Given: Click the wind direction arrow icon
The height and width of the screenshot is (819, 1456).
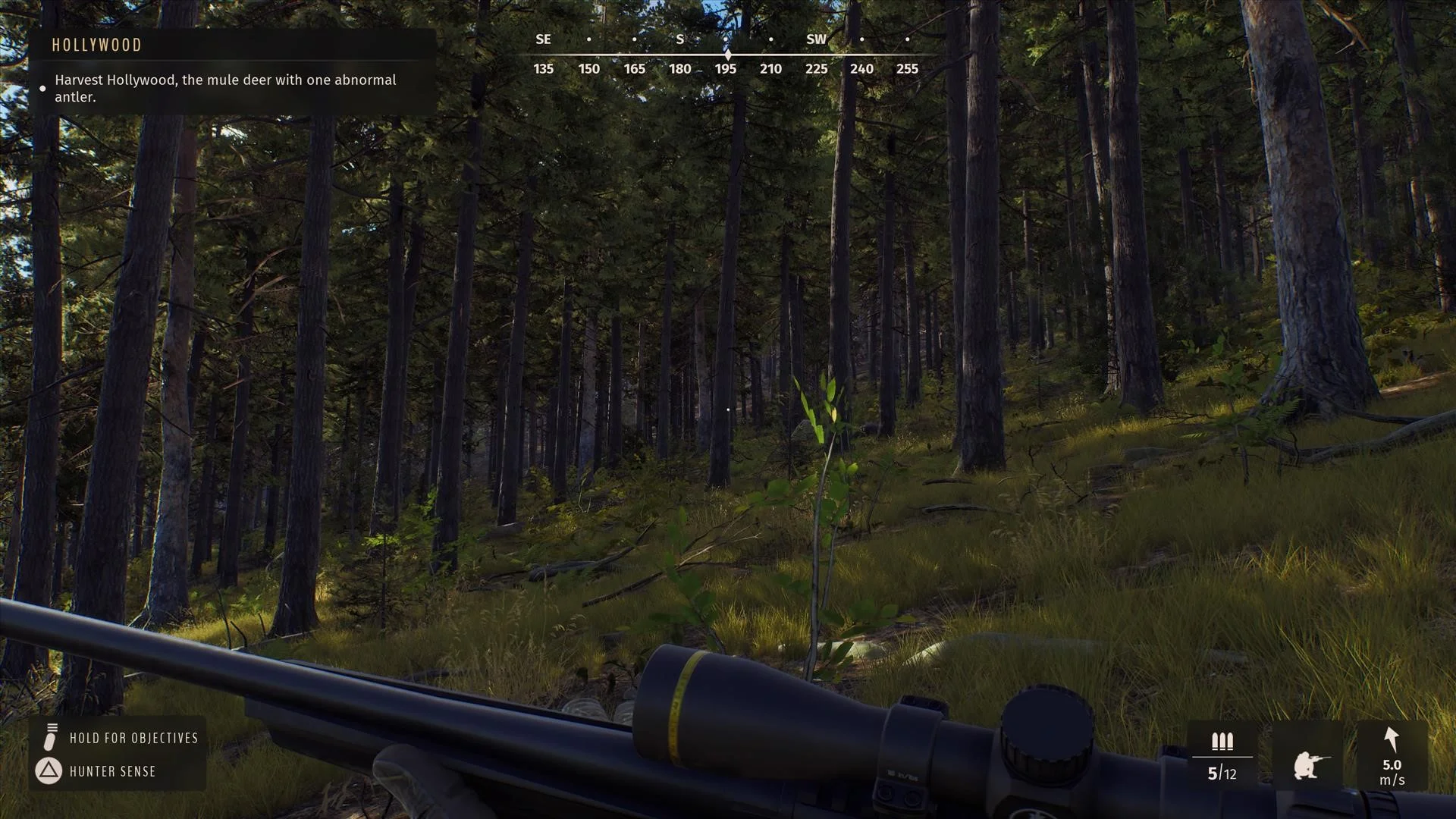Looking at the screenshot, I should pos(1392,737).
